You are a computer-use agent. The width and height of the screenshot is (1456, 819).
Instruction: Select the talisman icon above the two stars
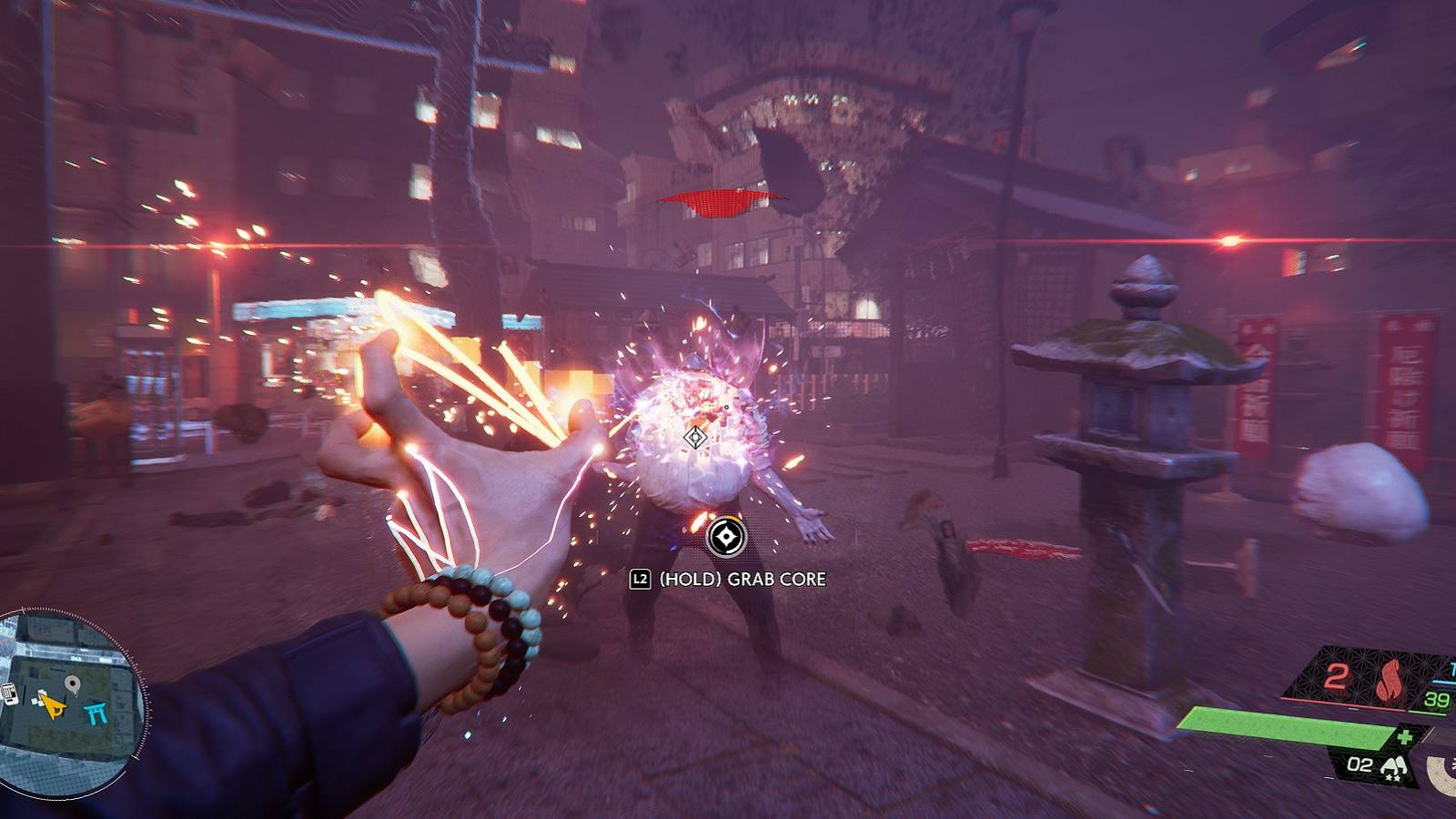[1394, 764]
